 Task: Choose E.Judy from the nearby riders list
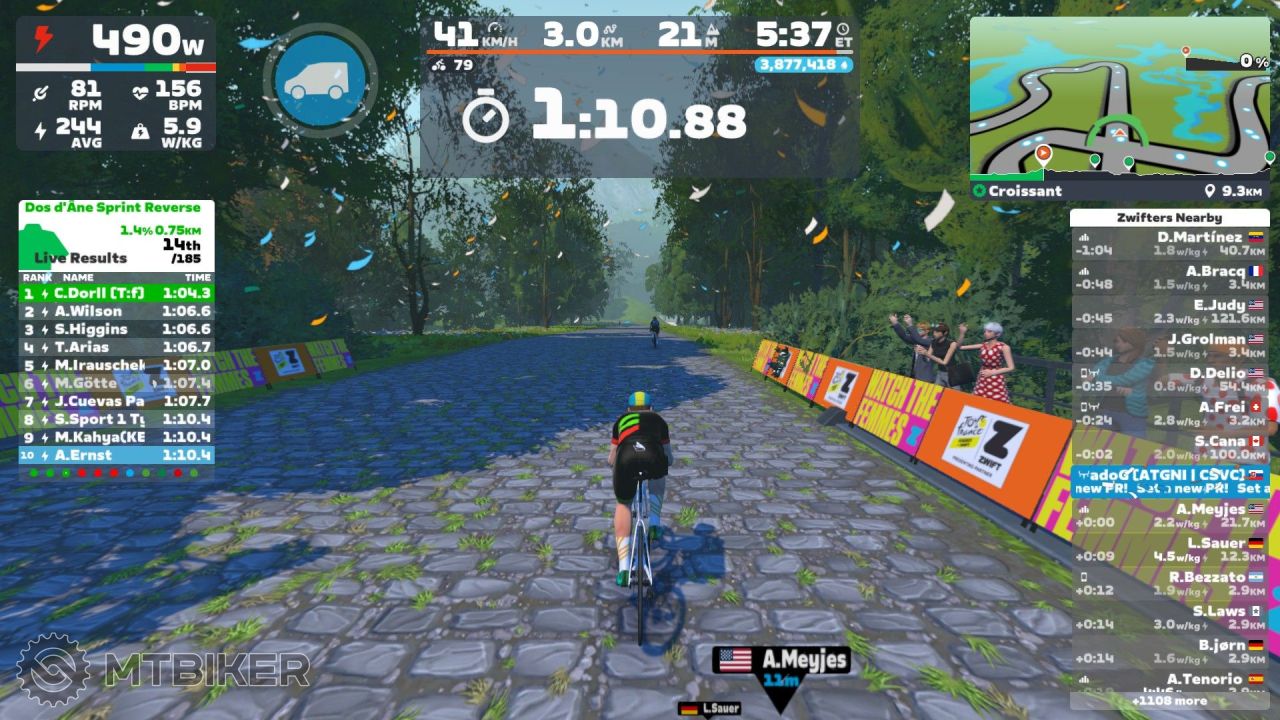pyautogui.click(x=1169, y=312)
